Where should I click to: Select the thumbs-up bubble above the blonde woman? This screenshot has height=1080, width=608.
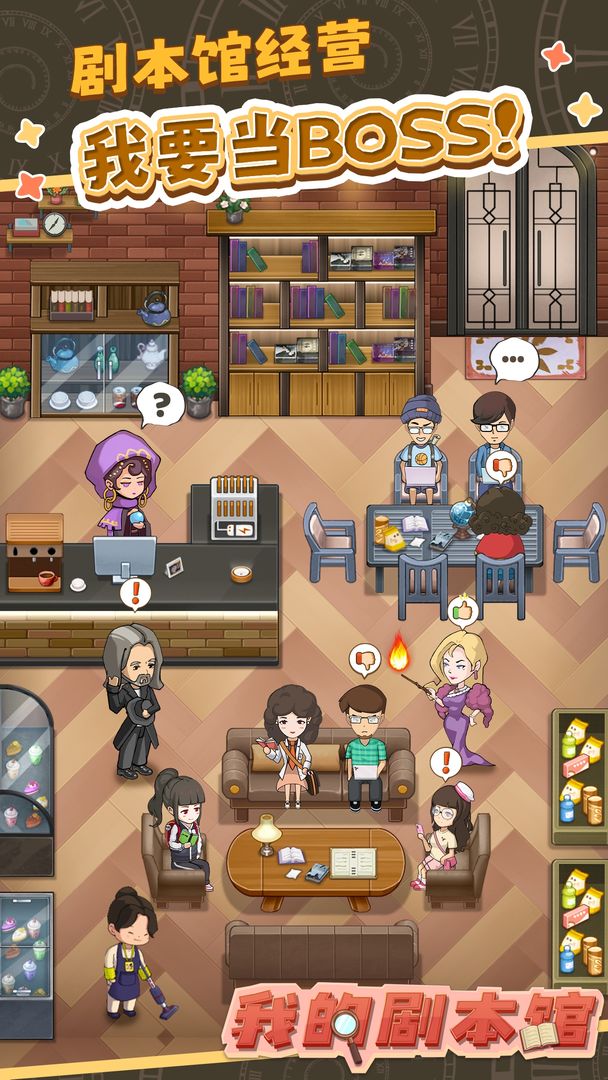[462, 608]
